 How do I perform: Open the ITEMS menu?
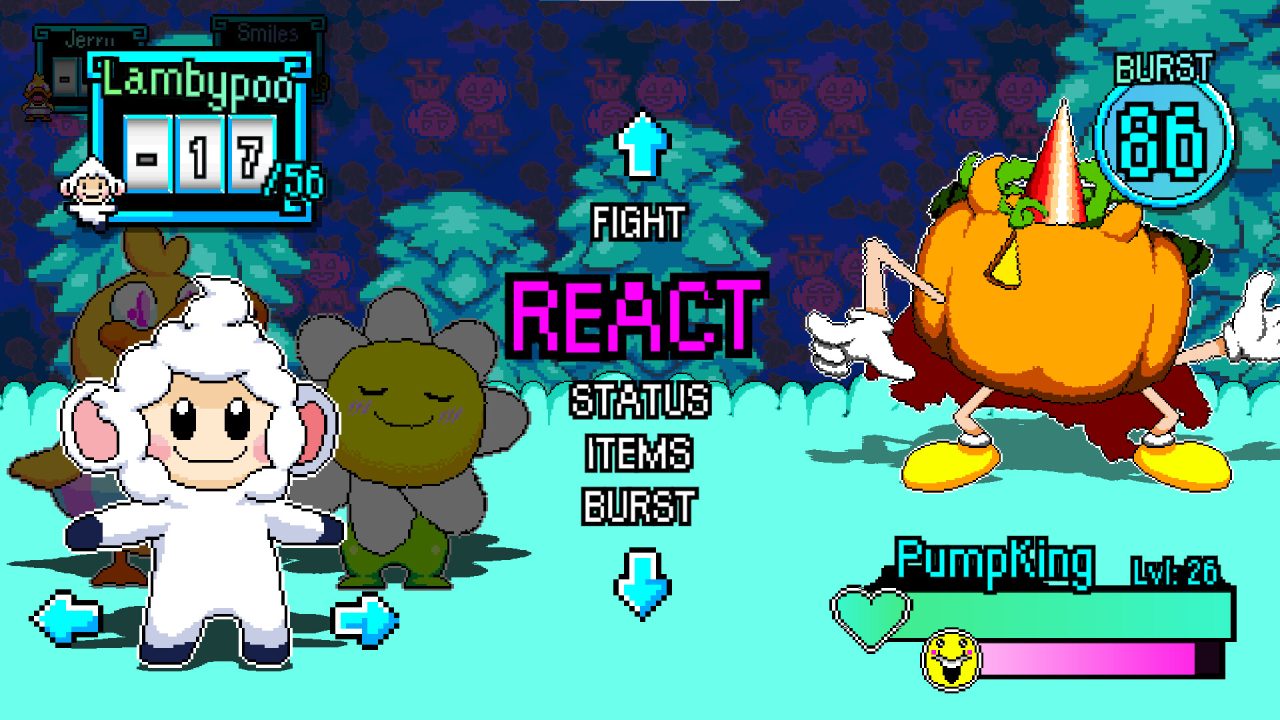(x=640, y=455)
